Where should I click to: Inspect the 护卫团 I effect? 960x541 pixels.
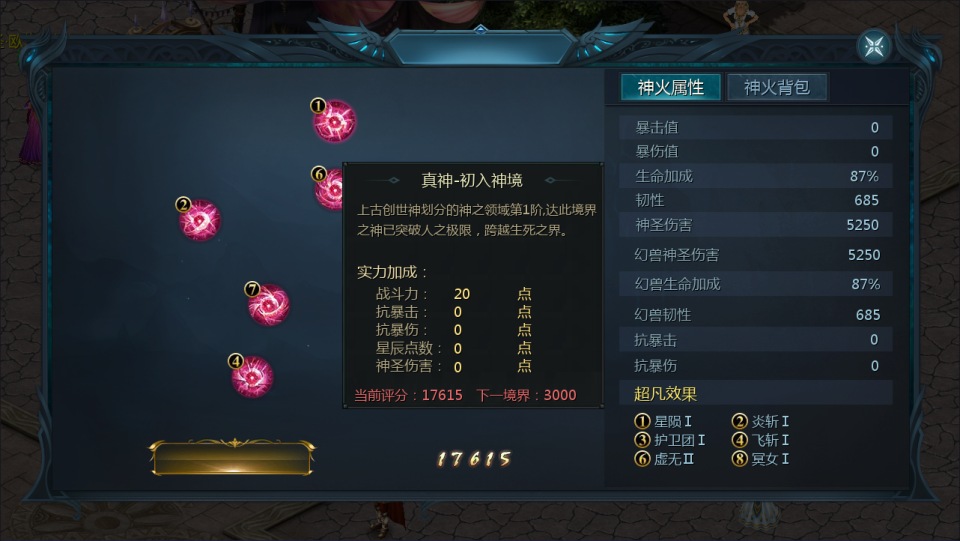pyautogui.click(x=672, y=440)
